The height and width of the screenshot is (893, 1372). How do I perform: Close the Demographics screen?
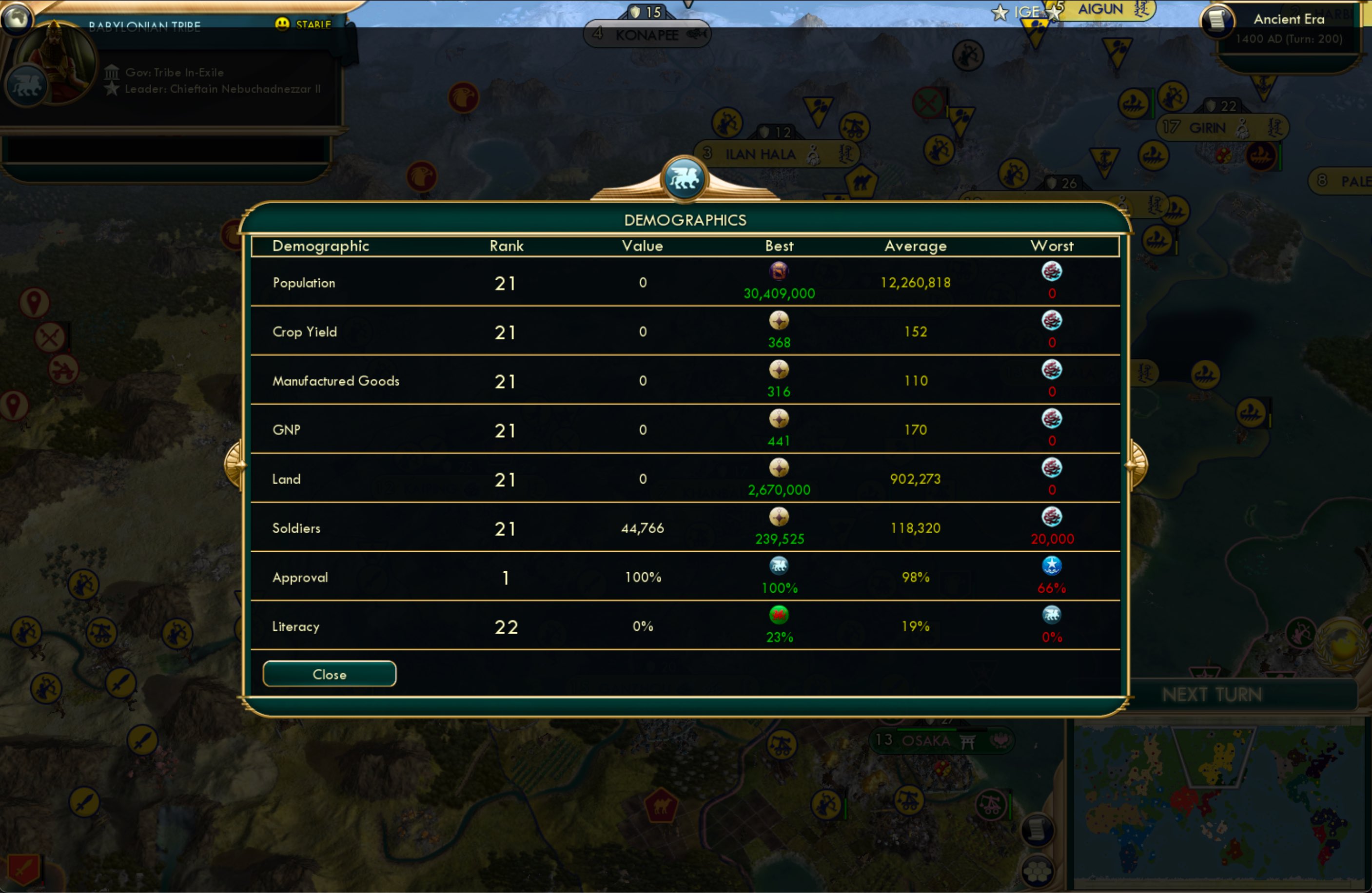[x=329, y=674]
